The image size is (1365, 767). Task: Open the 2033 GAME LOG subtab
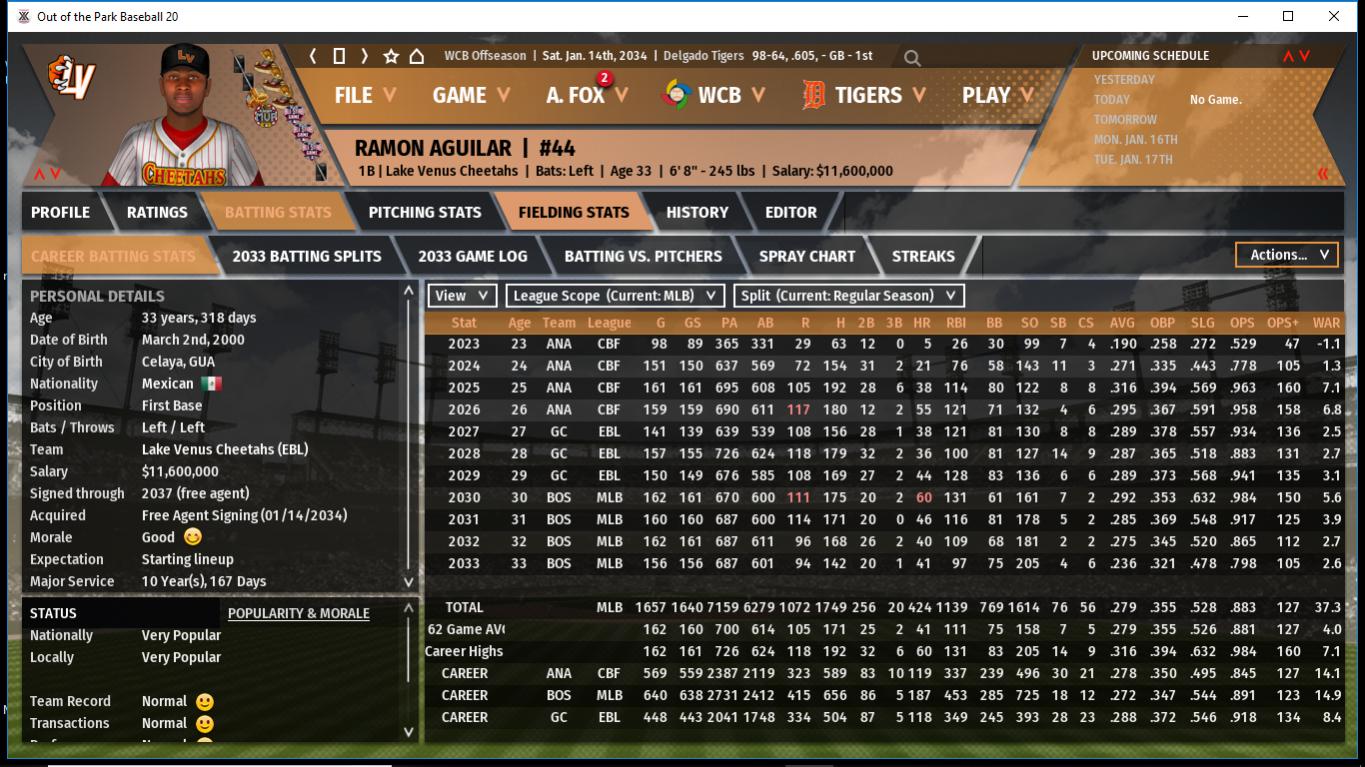pyautogui.click(x=472, y=256)
